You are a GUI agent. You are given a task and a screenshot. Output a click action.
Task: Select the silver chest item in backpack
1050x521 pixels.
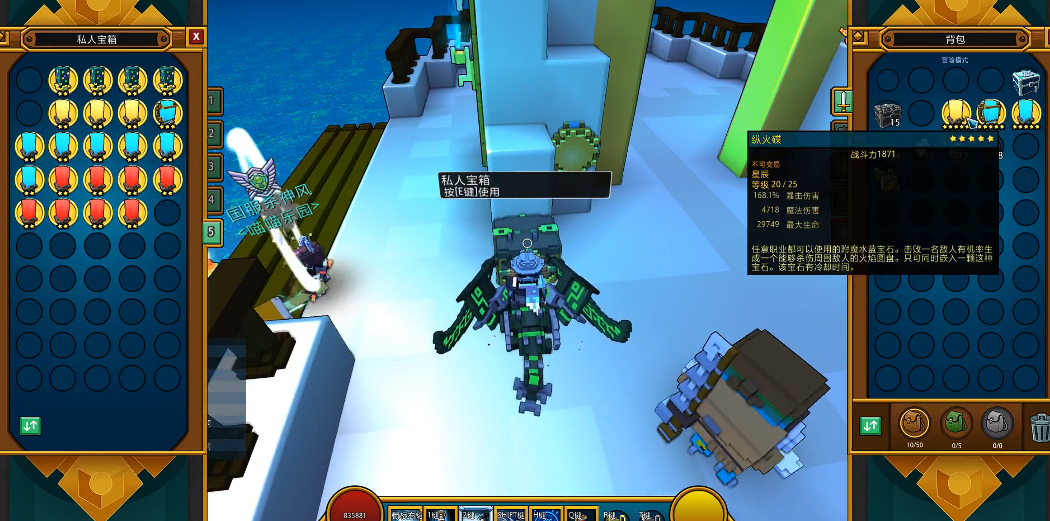tap(1027, 81)
